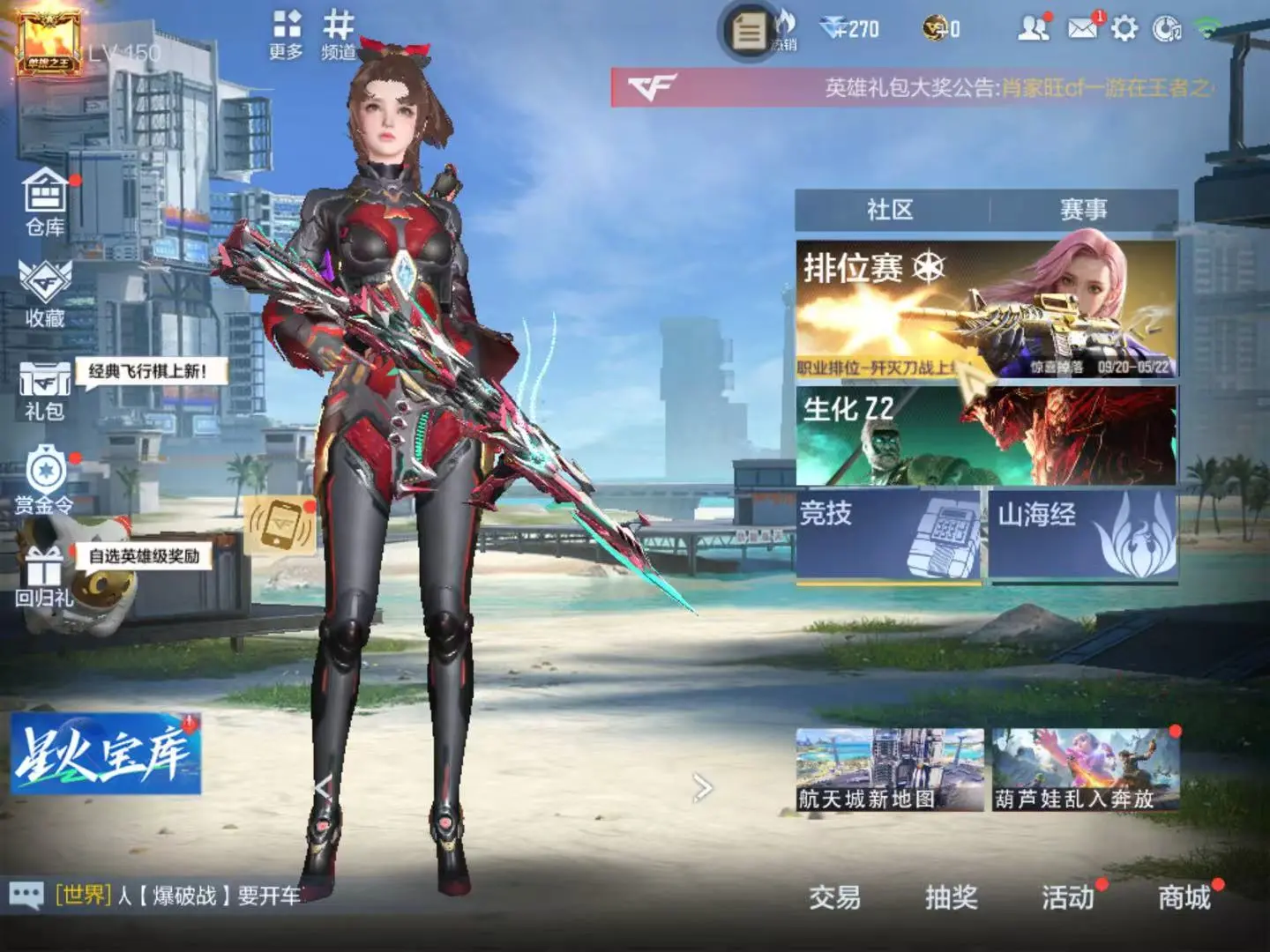Open the 仓库 warehouse menu

point(45,202)
